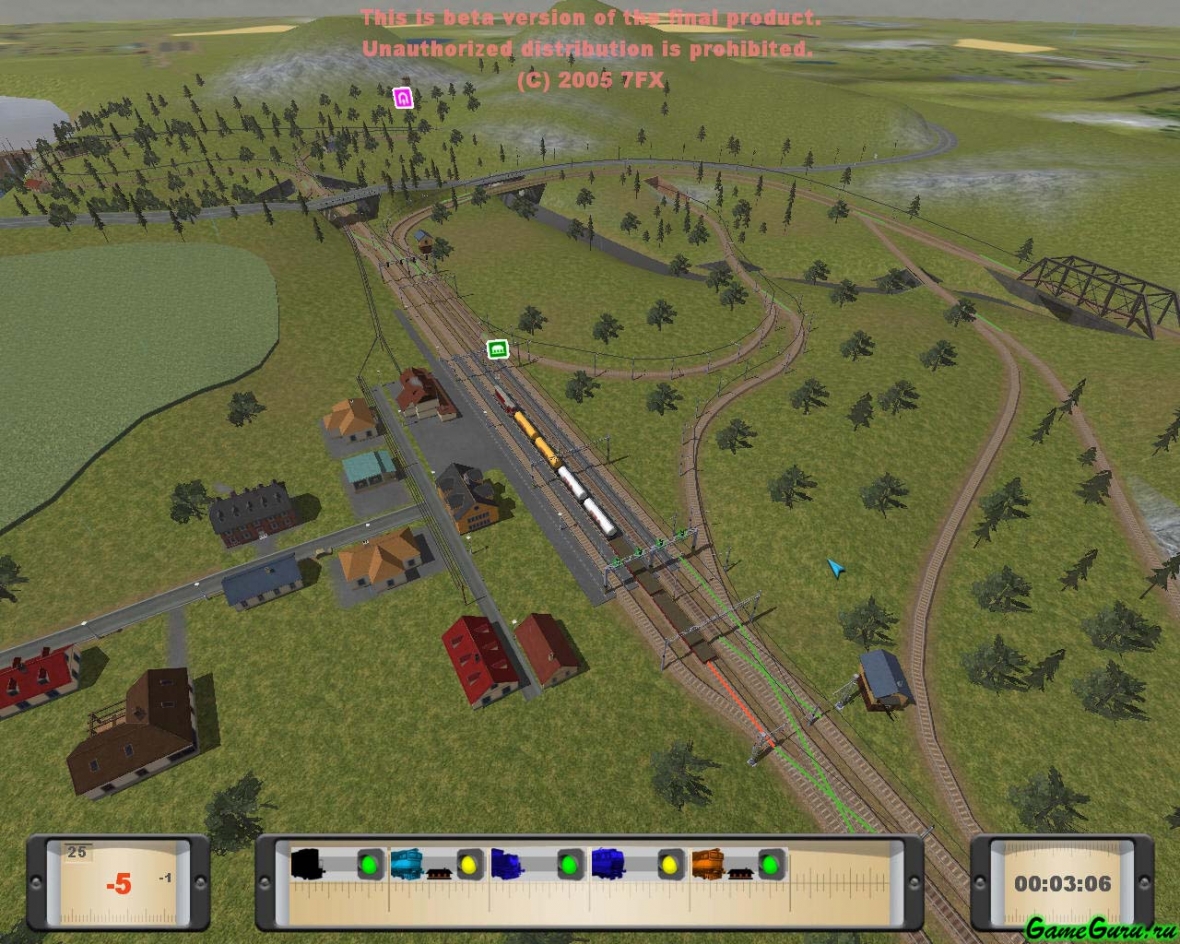This screenshot has width=1180, height=944.
Task: Click the magenta tunnel marker on the hill
Action: 403,97
